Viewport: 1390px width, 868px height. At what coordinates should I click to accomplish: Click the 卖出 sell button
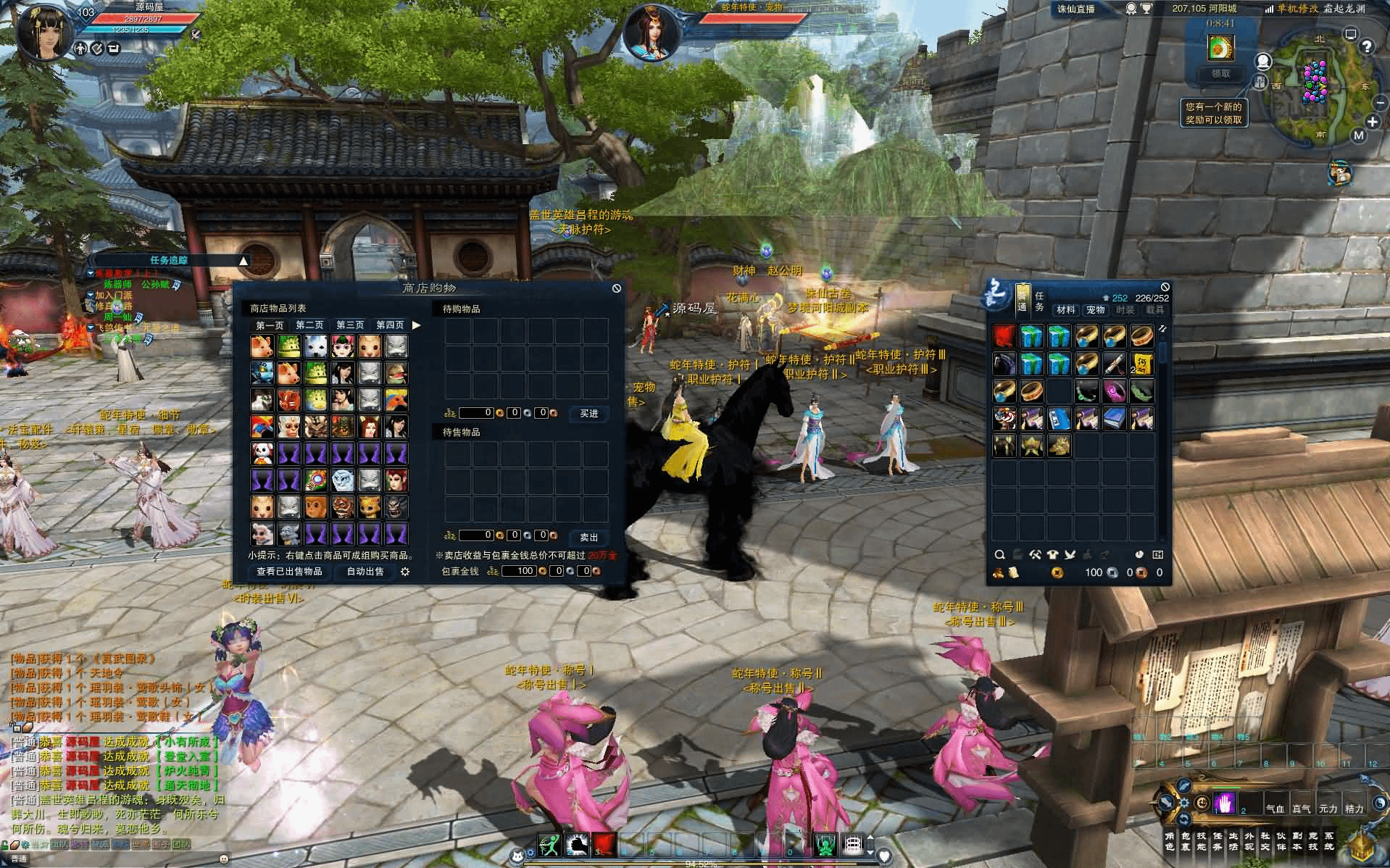pos(588,537)
